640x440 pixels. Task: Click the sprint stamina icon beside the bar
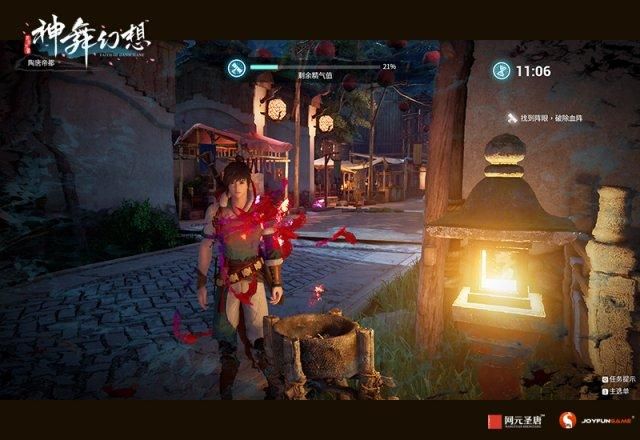click(237, 68)
